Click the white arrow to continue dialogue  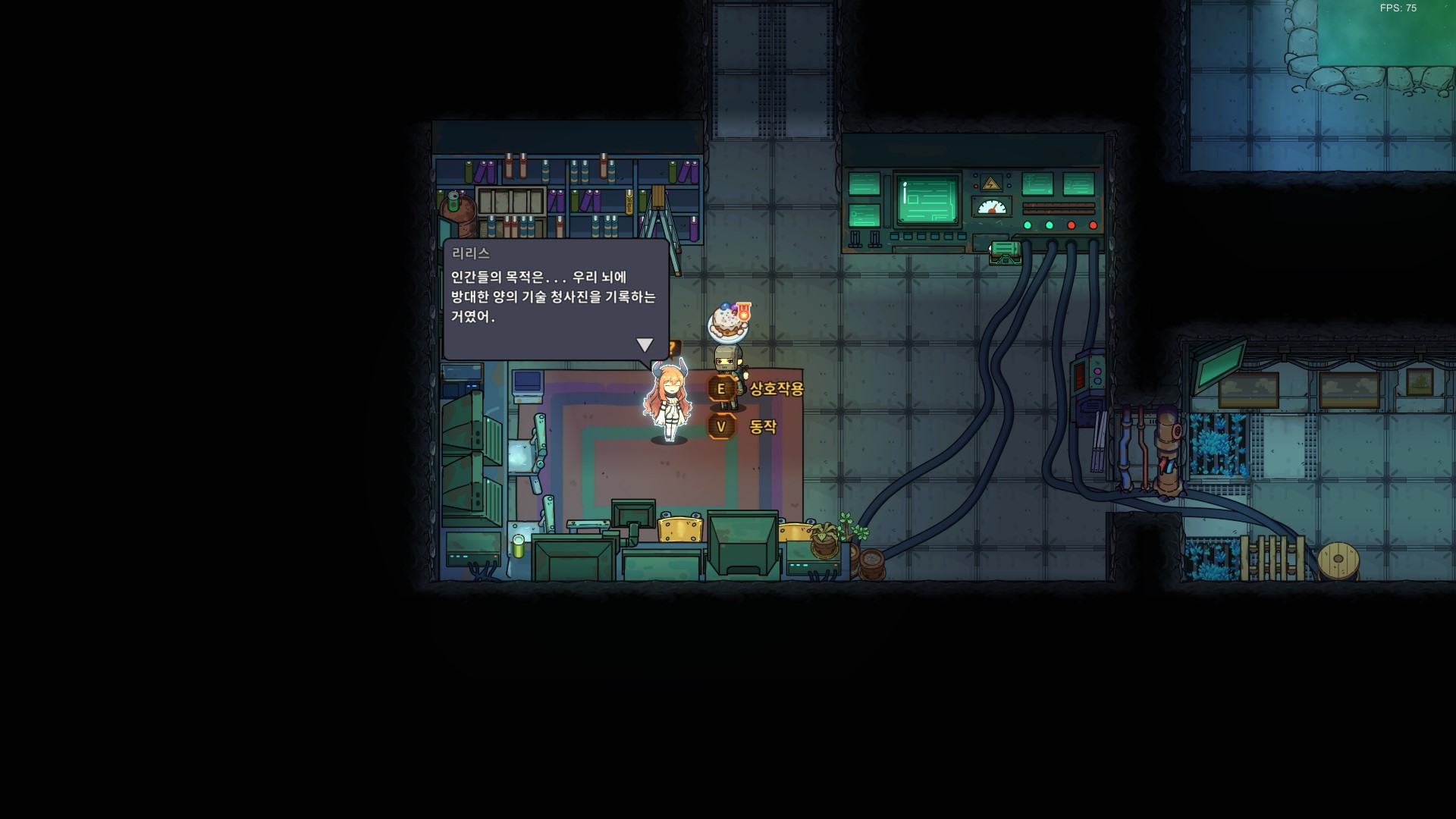[645, 344]
